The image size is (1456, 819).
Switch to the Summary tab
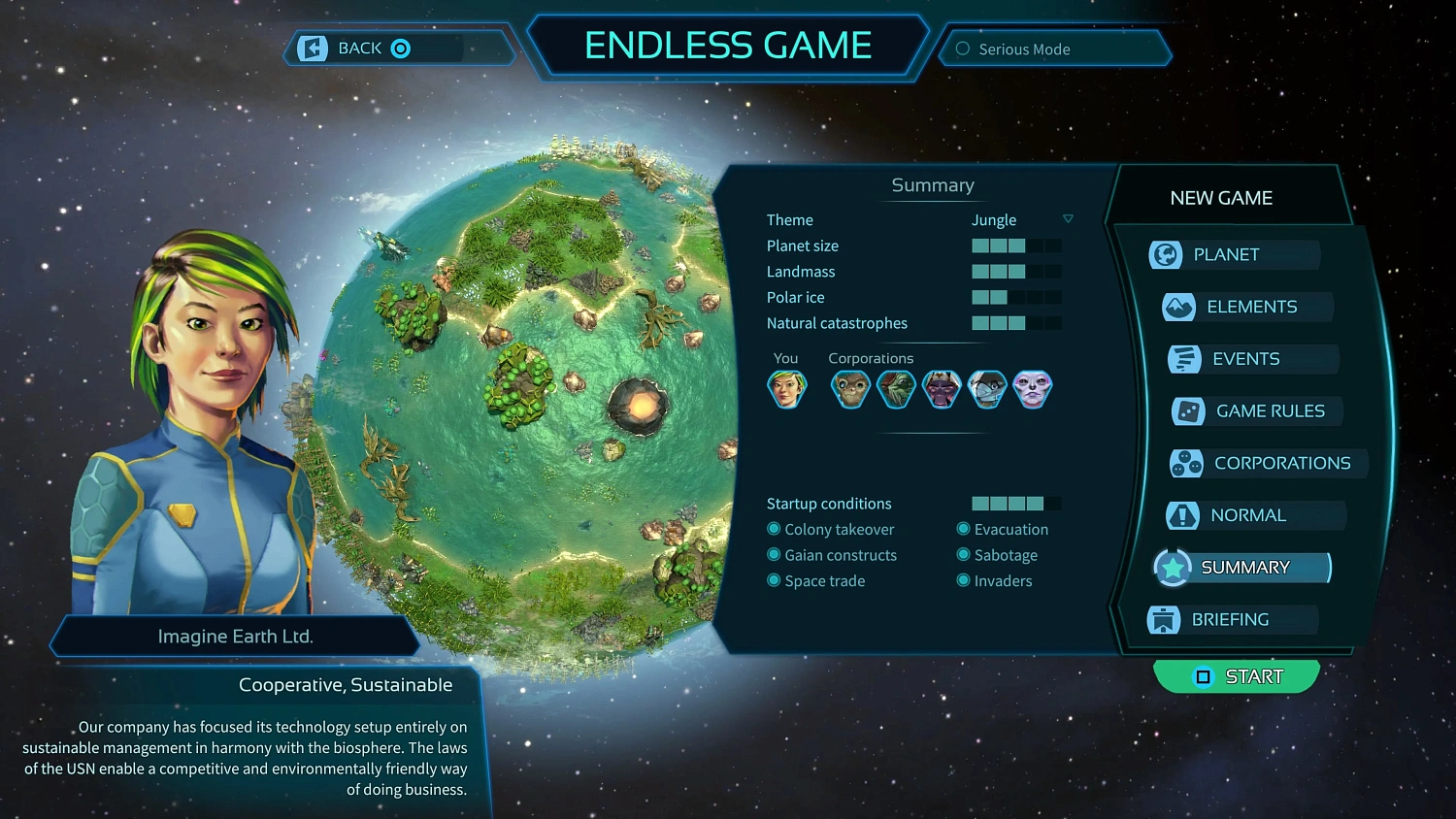tap(1245, 567)
